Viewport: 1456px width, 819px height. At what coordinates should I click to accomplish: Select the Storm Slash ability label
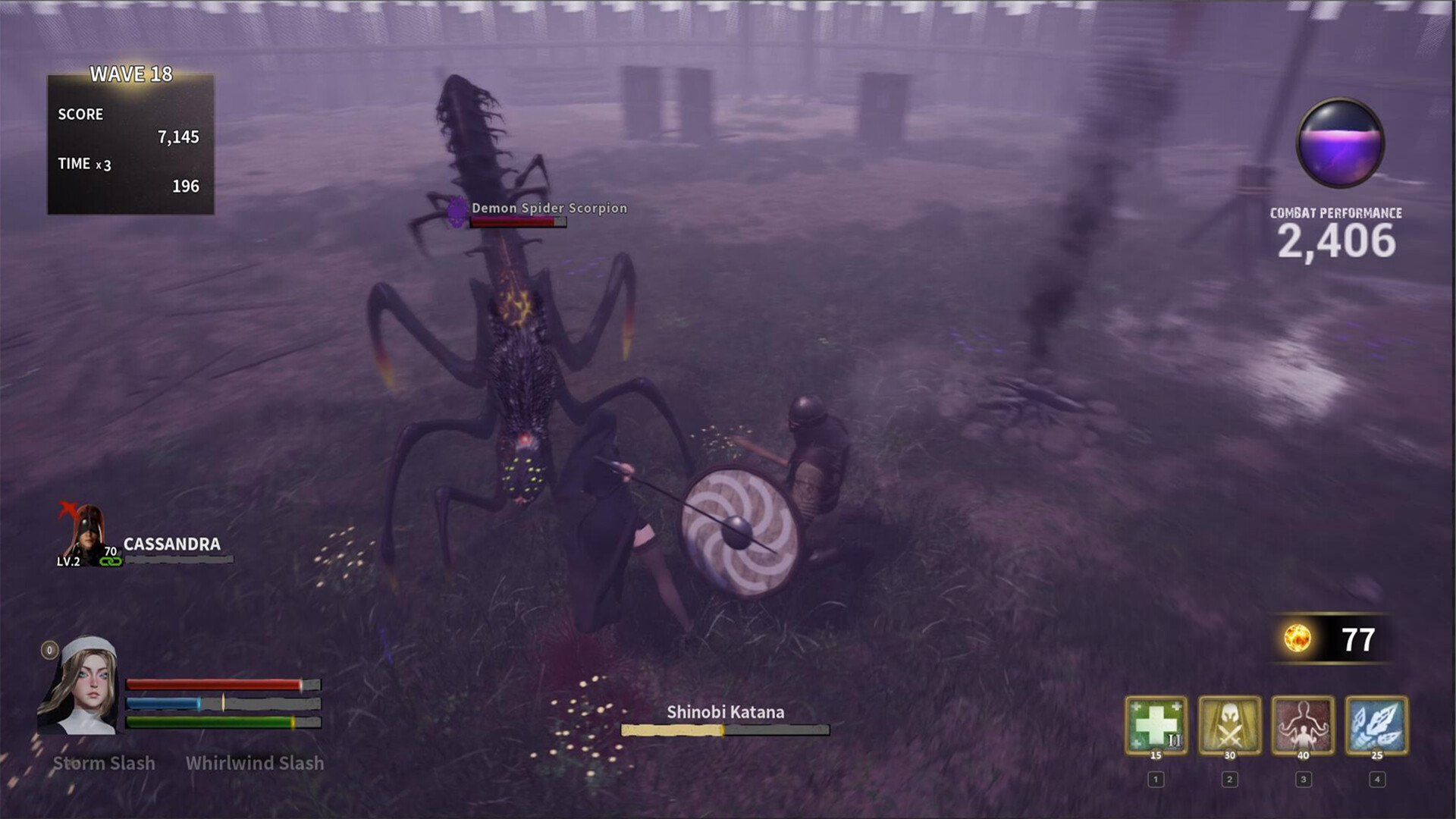point(104,764)
